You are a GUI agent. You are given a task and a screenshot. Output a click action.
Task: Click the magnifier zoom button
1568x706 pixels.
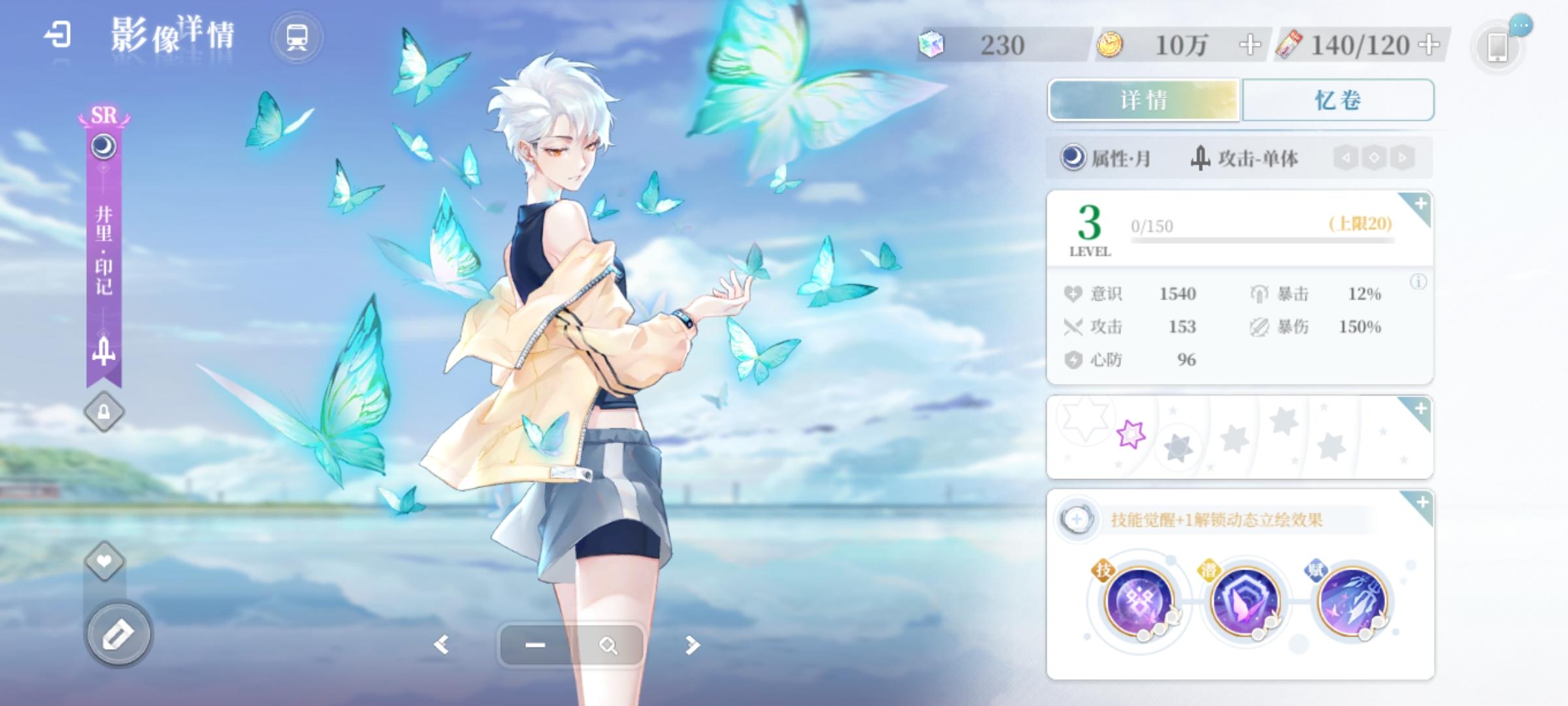[x=608, y=646]
